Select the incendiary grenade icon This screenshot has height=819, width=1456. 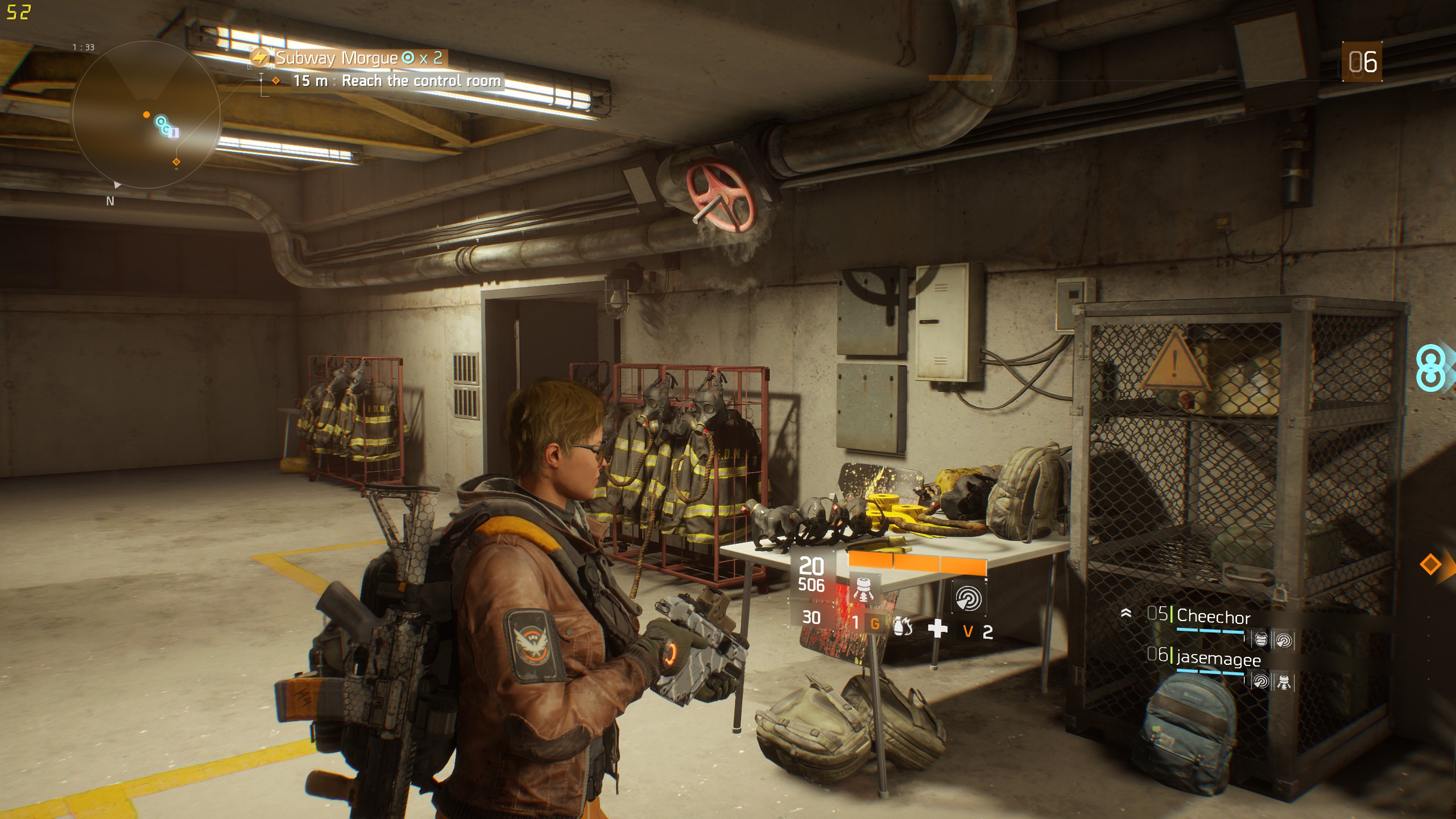pyautogui.click(x=903, y=627)
